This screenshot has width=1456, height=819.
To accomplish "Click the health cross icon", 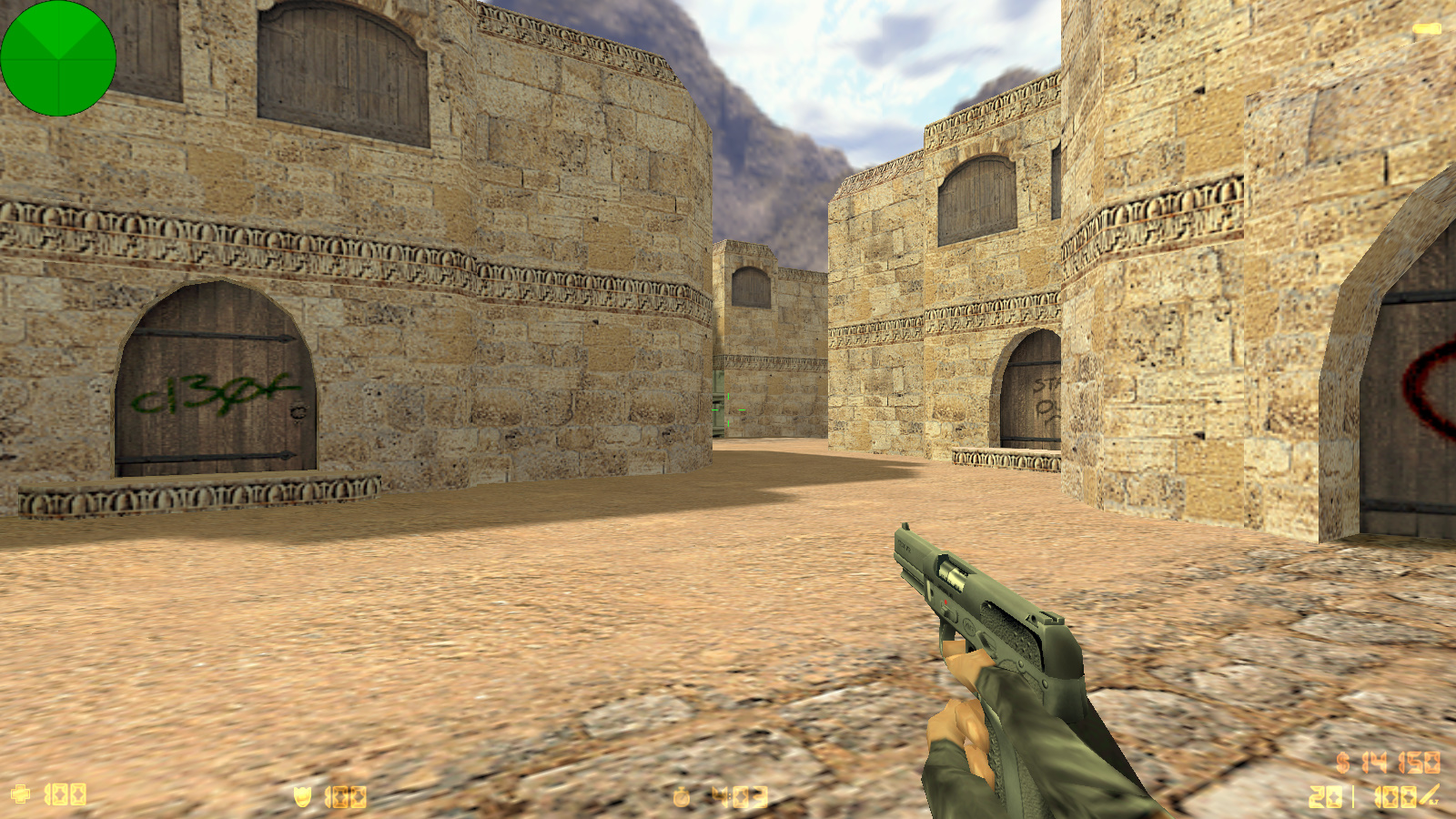I will coord(20,794).
